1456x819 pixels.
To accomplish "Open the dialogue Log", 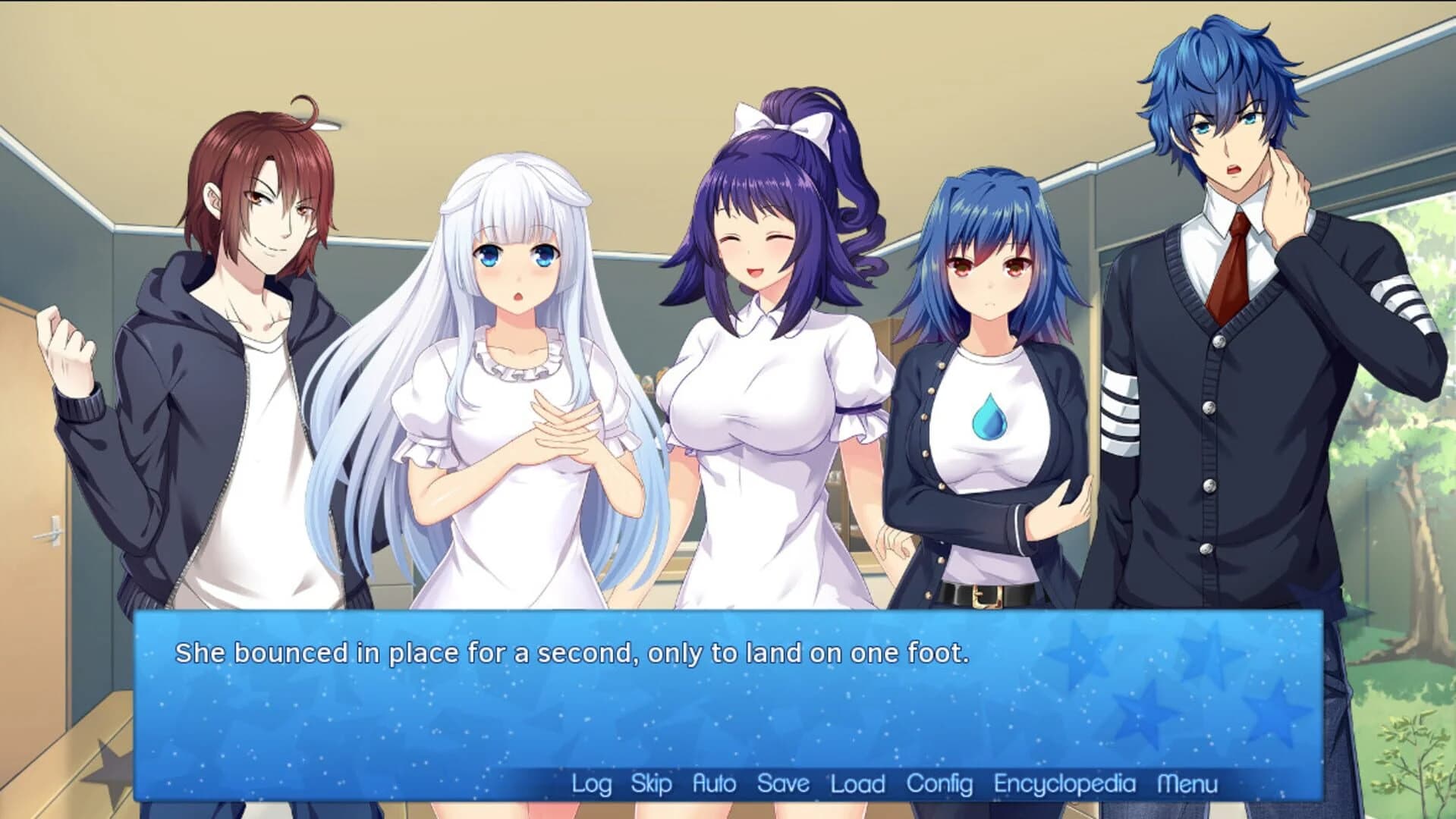I will click(593, 783).
